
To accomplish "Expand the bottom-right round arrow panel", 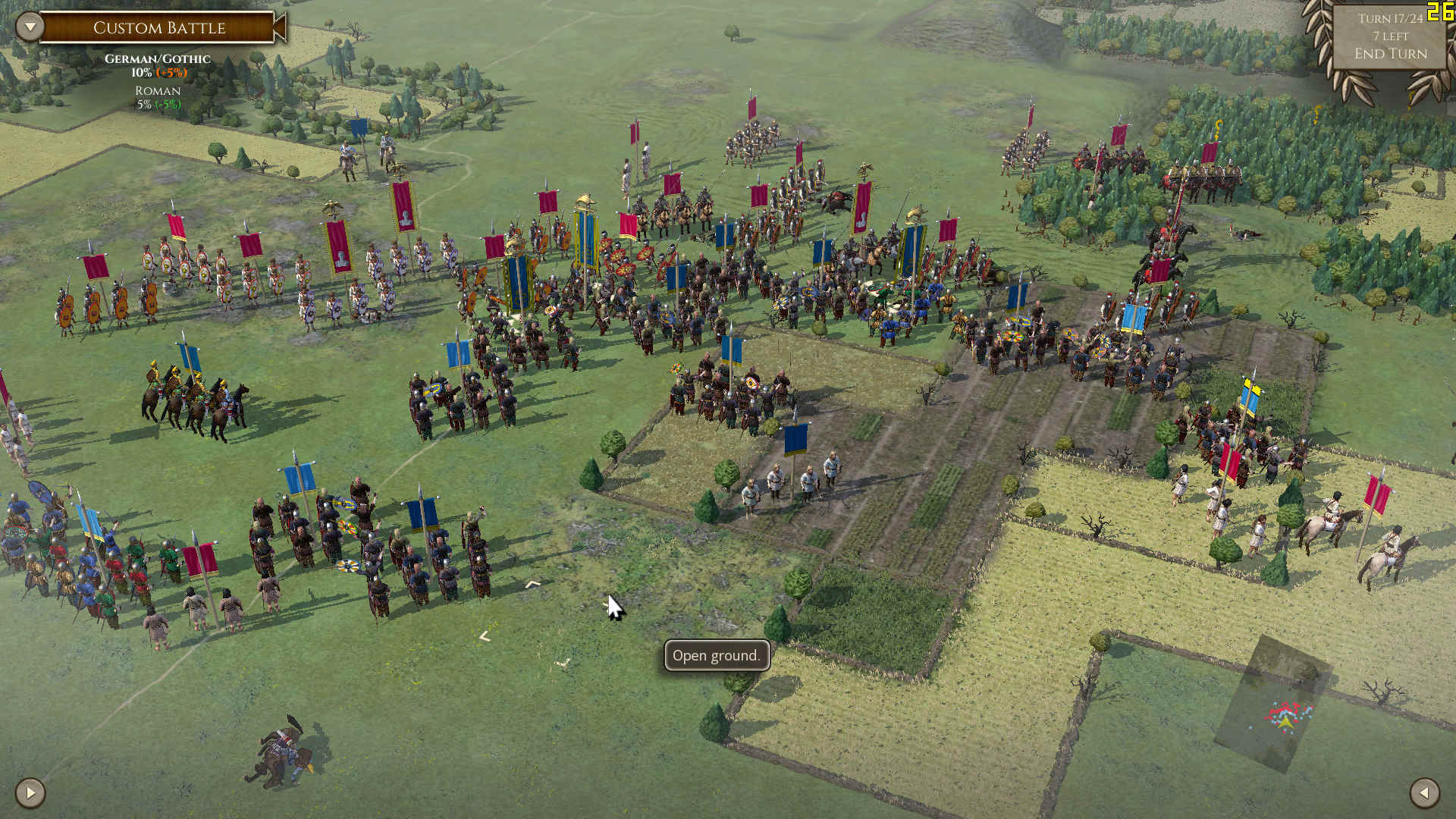I will coord(1424,793).
